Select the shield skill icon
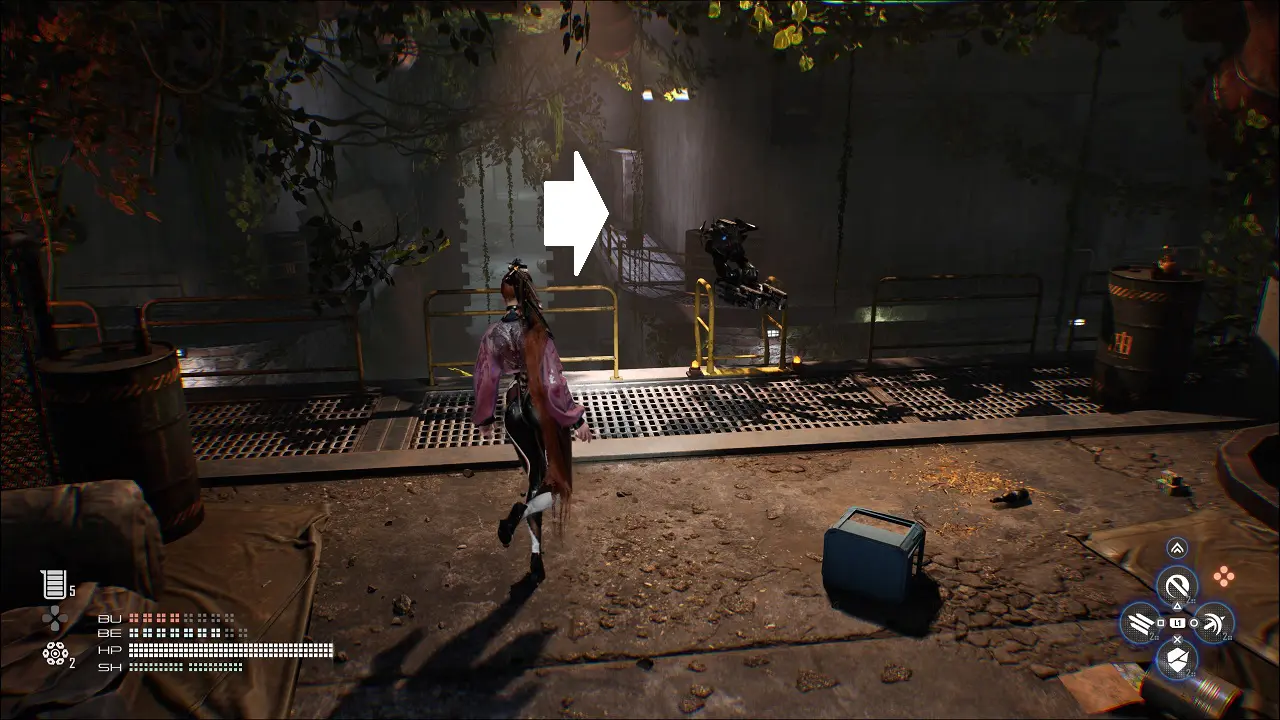Viewport: 1280px width, 720px height. pos(1177,659)
